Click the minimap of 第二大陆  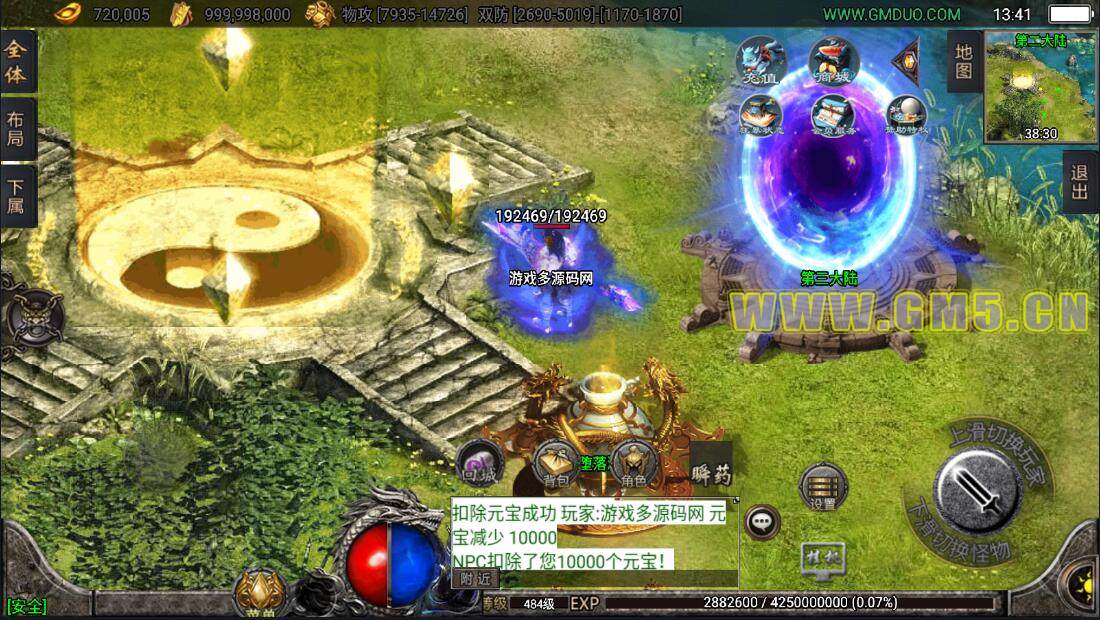click(x=1040, y=86)
